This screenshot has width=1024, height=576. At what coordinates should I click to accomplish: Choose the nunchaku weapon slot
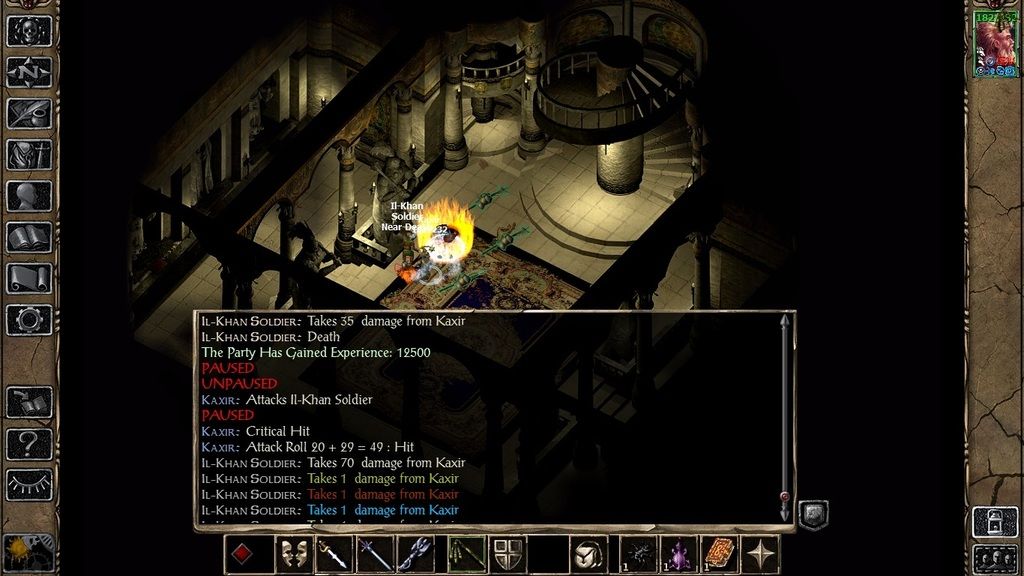click(467, 554)
